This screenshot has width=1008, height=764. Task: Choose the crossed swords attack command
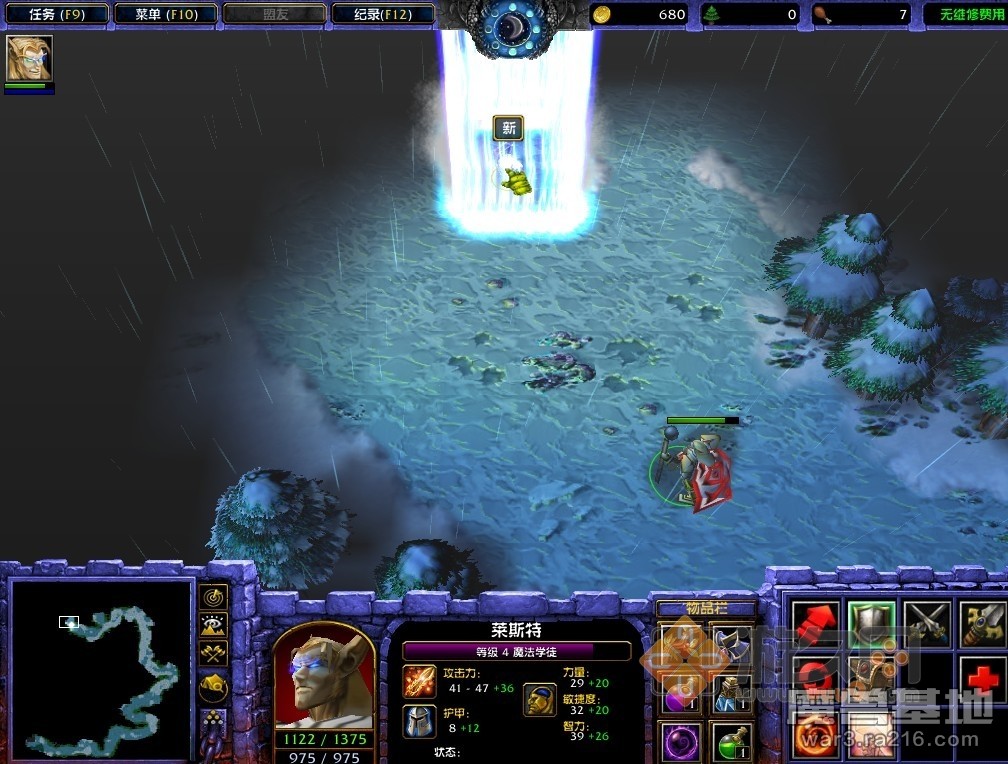pyautogui.click(x=926, y=622)
